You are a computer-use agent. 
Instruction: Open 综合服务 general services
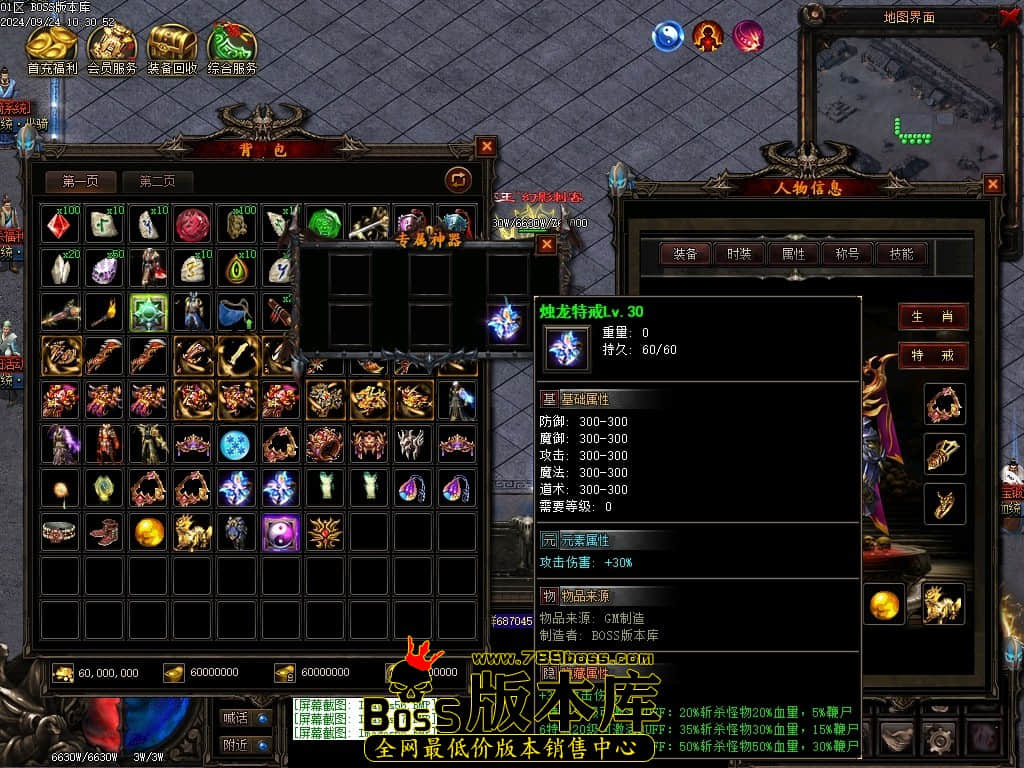232,50
